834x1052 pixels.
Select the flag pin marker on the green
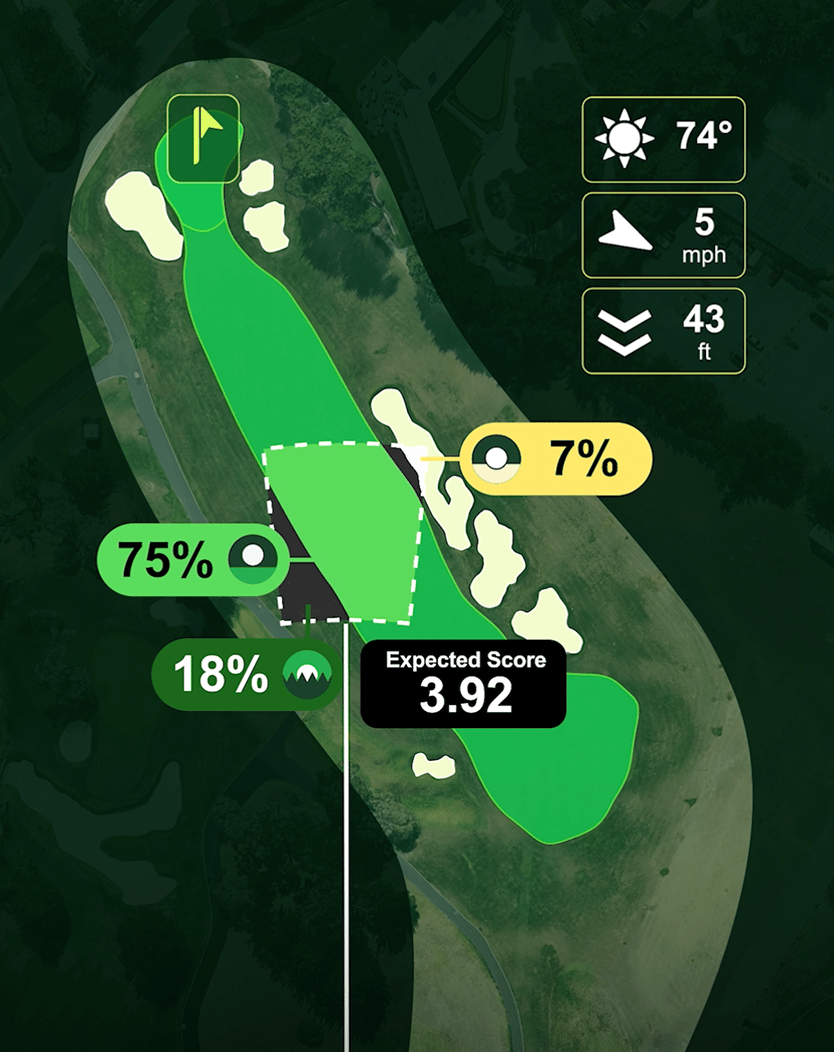[203, 139]
